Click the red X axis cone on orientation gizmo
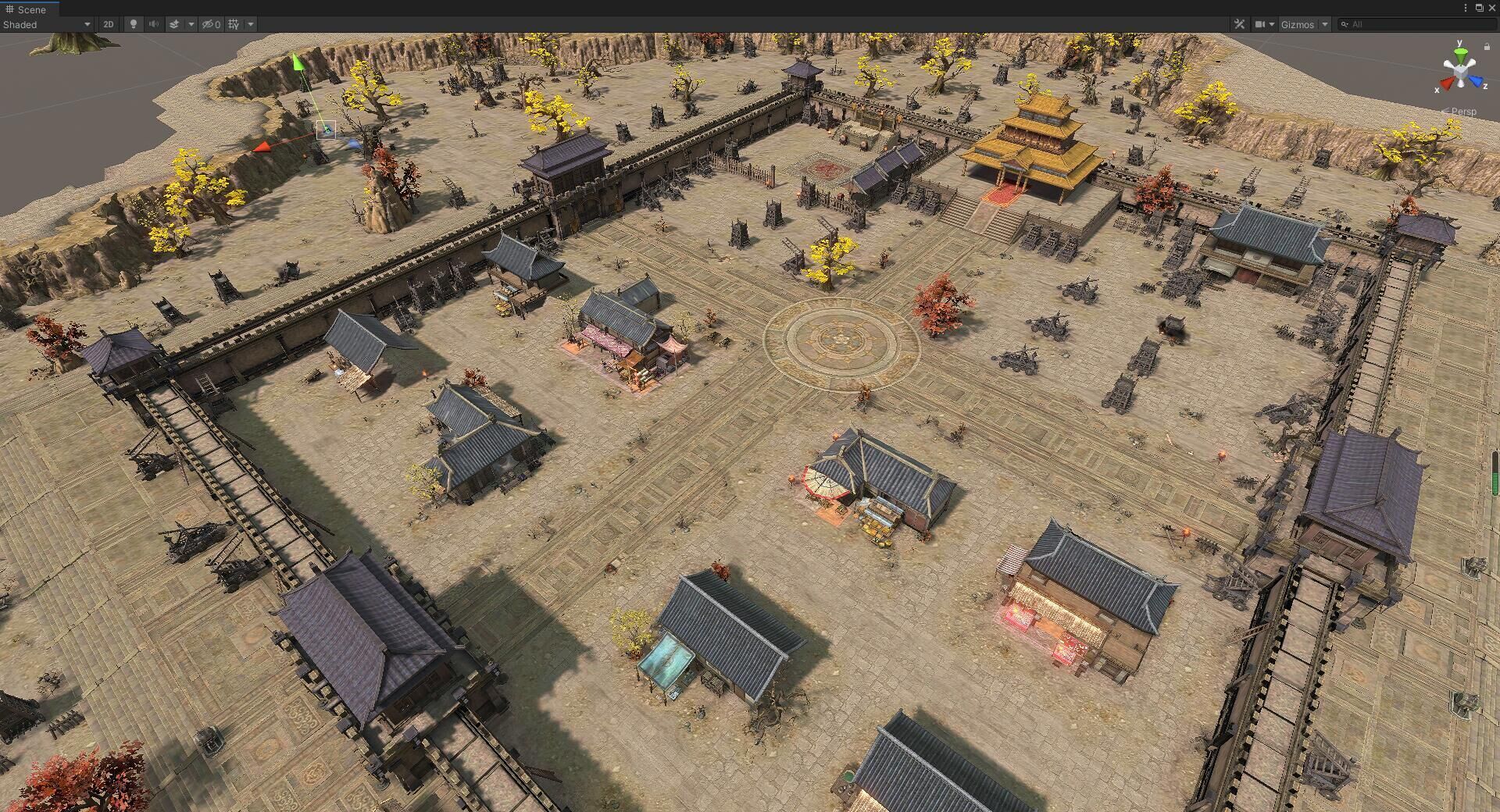Screen dimensions: 1500x812 pyautogui.click(x=1447, y=81)
